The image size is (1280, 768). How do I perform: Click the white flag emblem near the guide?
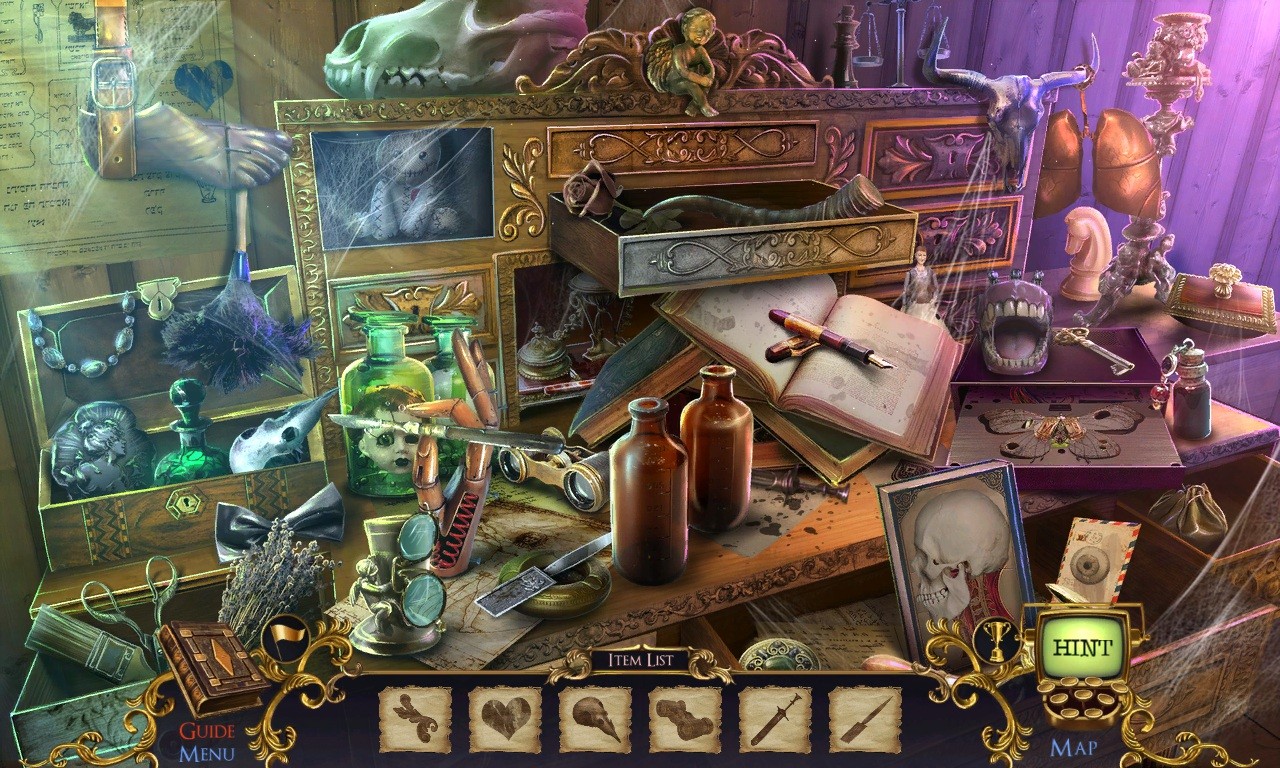pyautogui.click(x=288, y=637)
